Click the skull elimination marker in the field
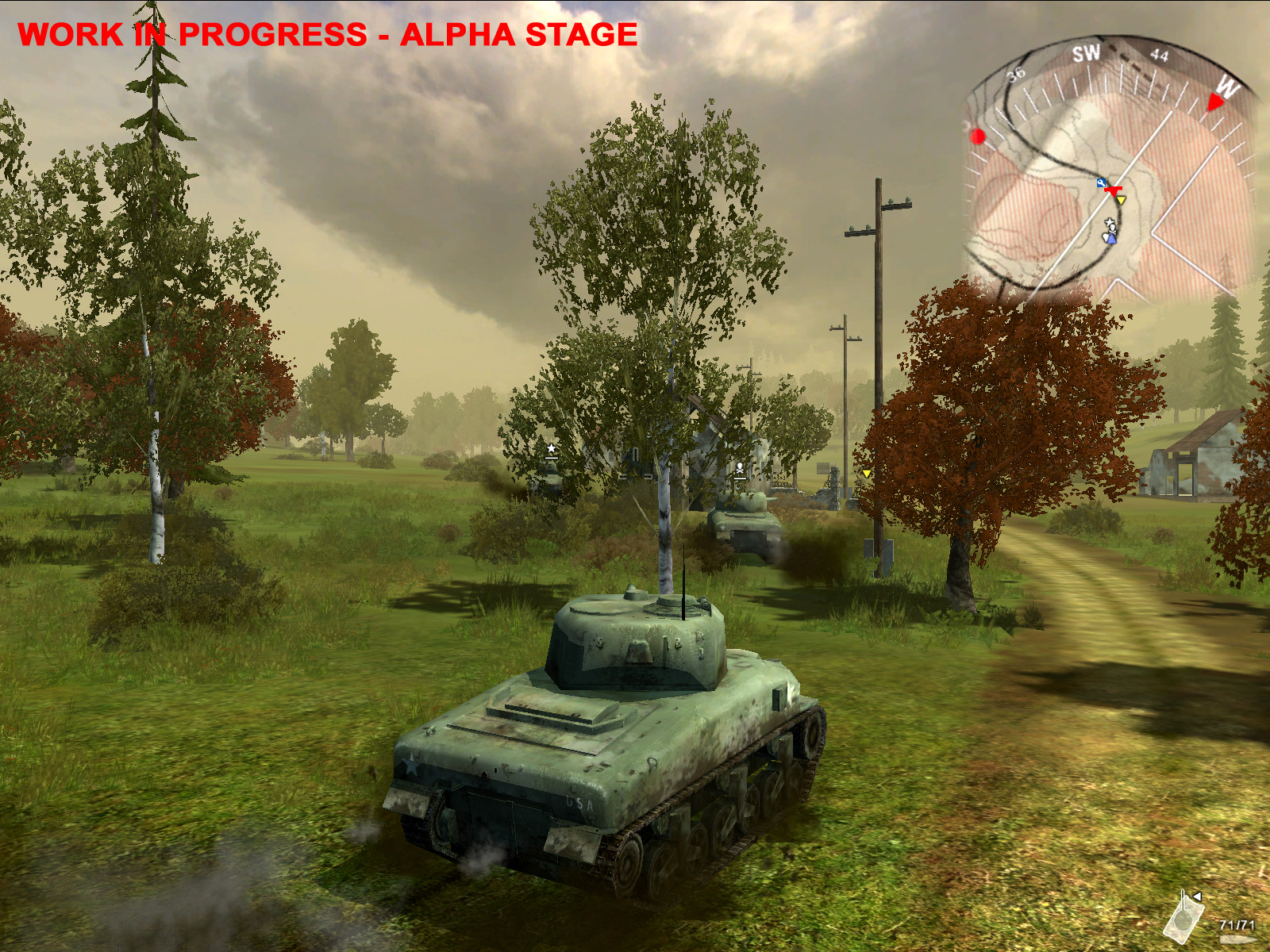 [x=738, y=466]
